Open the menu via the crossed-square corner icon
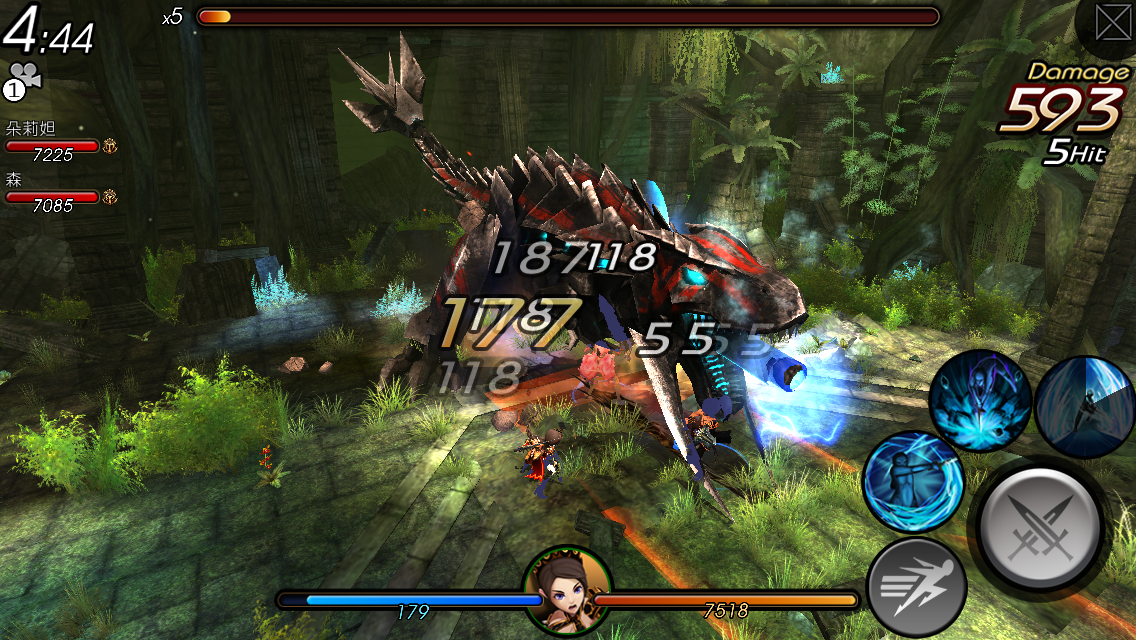The width and height of the screenshot is (1136, 640). (x=1110, y=22)
